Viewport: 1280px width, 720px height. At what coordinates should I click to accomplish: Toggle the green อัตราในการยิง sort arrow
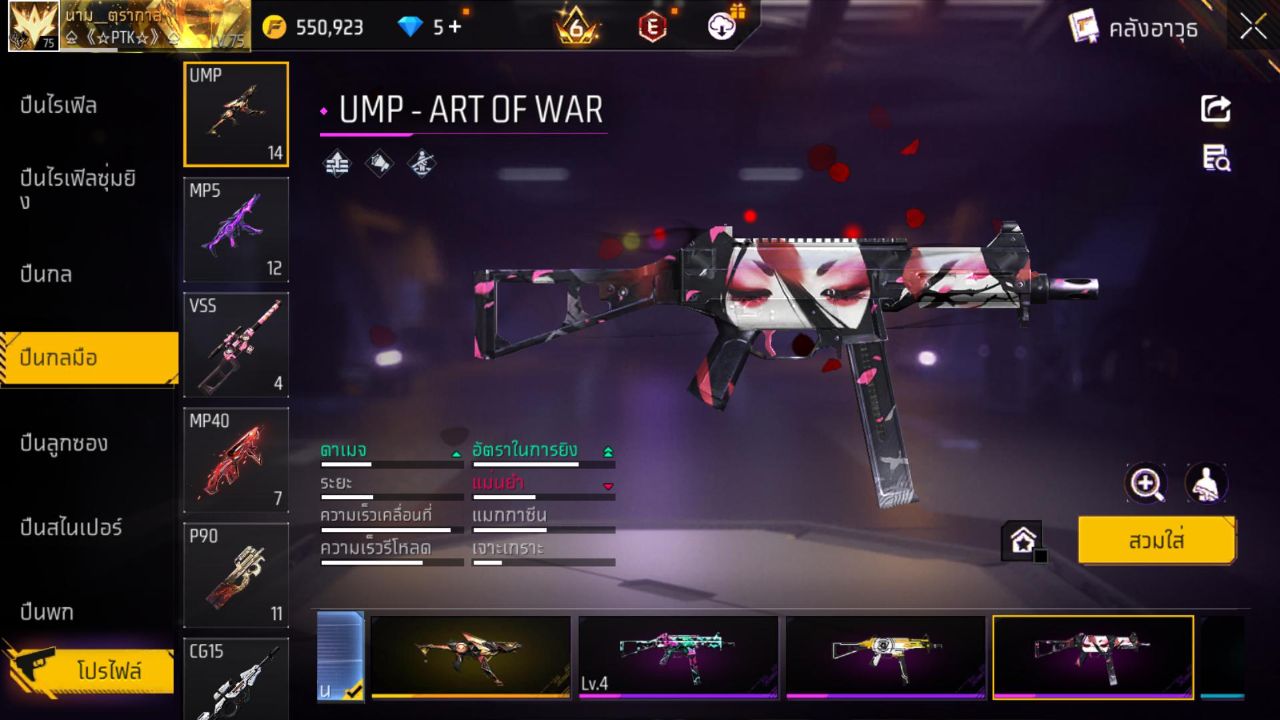[606, 451]
